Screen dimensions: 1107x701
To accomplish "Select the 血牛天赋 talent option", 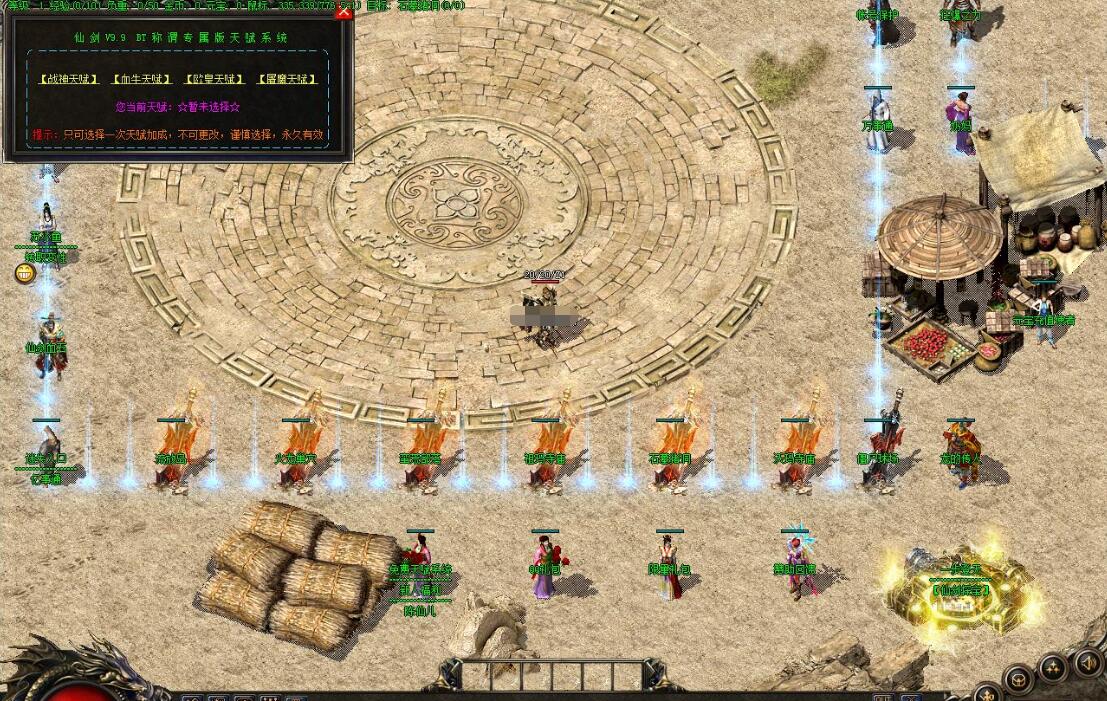I will click(x=142, y=79).
